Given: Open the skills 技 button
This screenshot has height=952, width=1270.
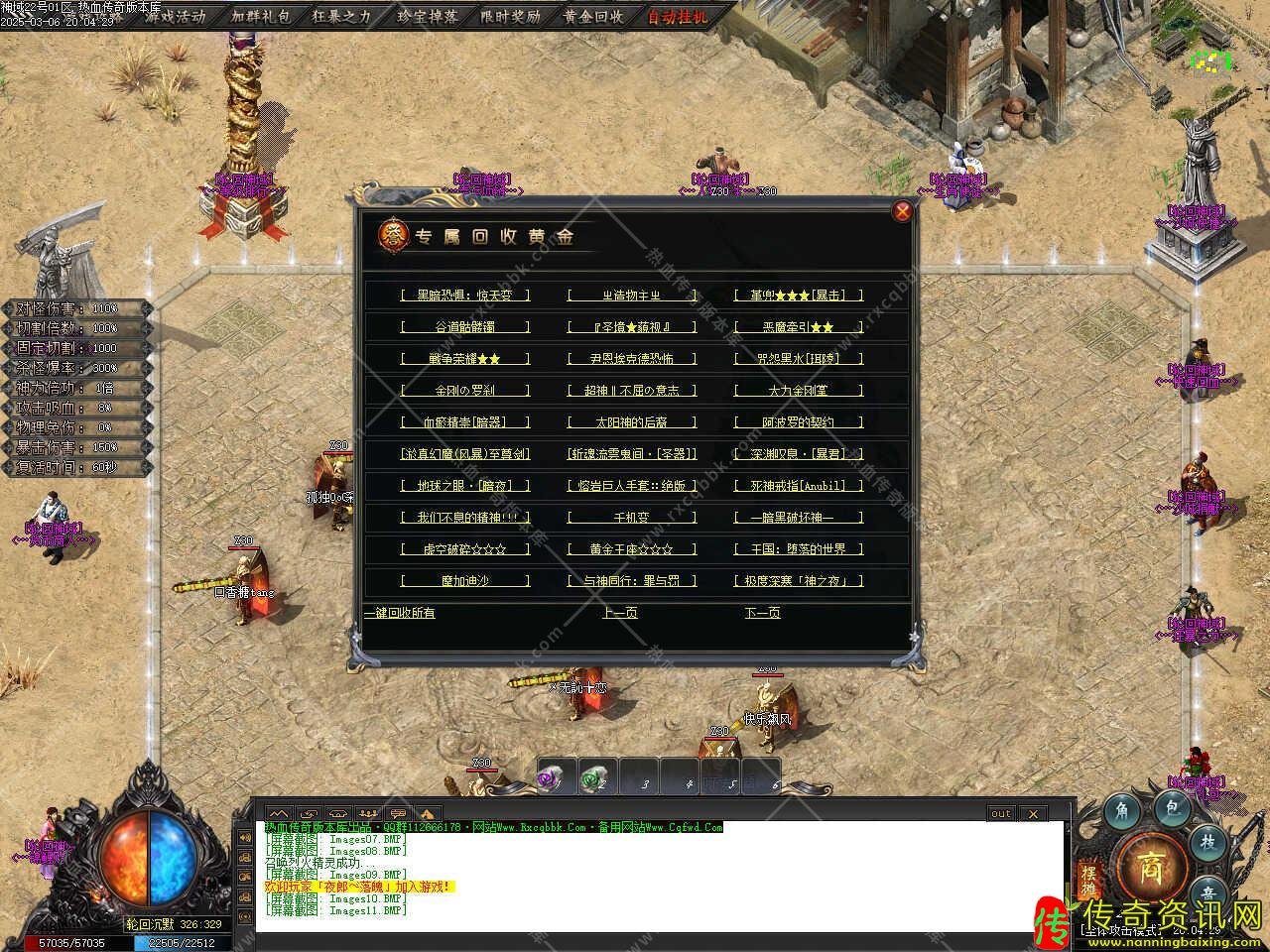Looking at the screenshot, I should (x=1207, y=841).
